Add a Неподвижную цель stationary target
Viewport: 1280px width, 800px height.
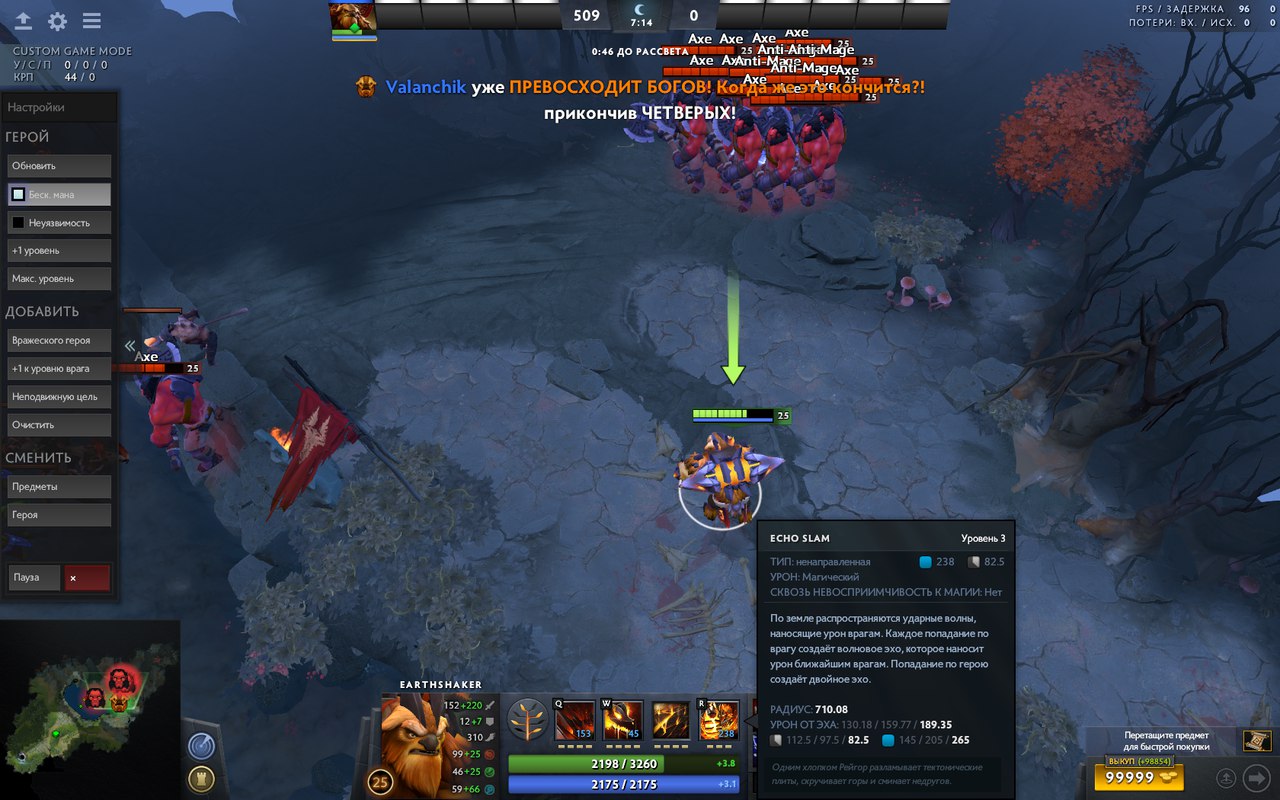(x=58, y=396)
